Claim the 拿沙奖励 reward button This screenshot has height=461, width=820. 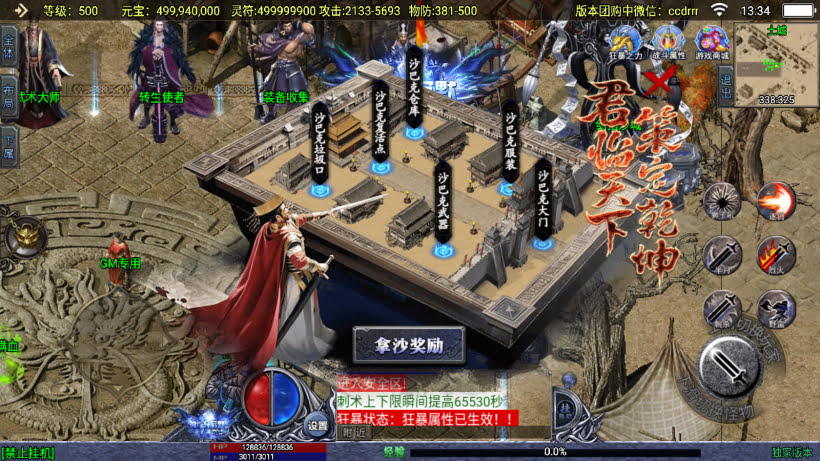pos(410,345)
